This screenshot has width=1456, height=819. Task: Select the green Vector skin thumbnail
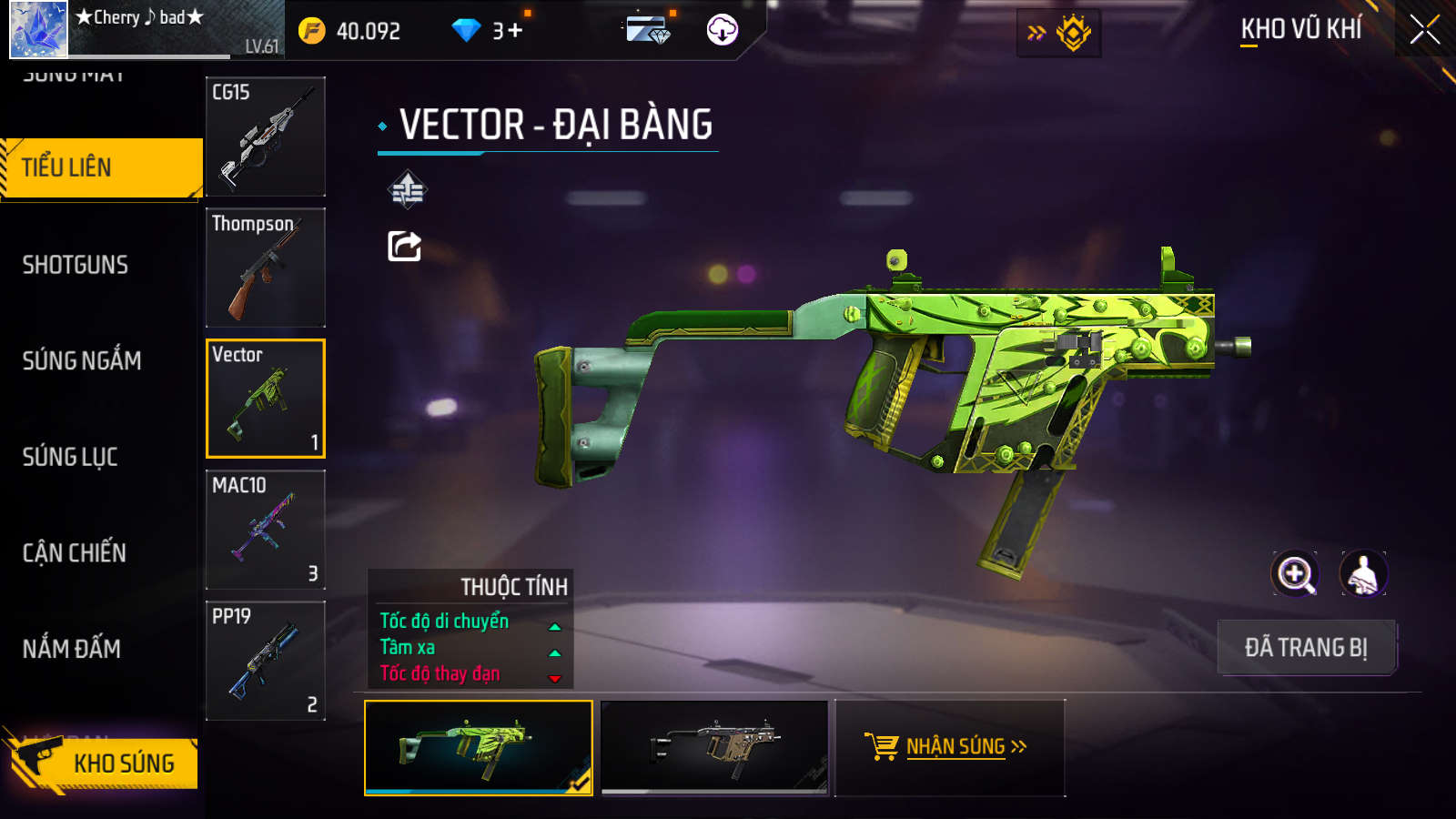[479, 747]
